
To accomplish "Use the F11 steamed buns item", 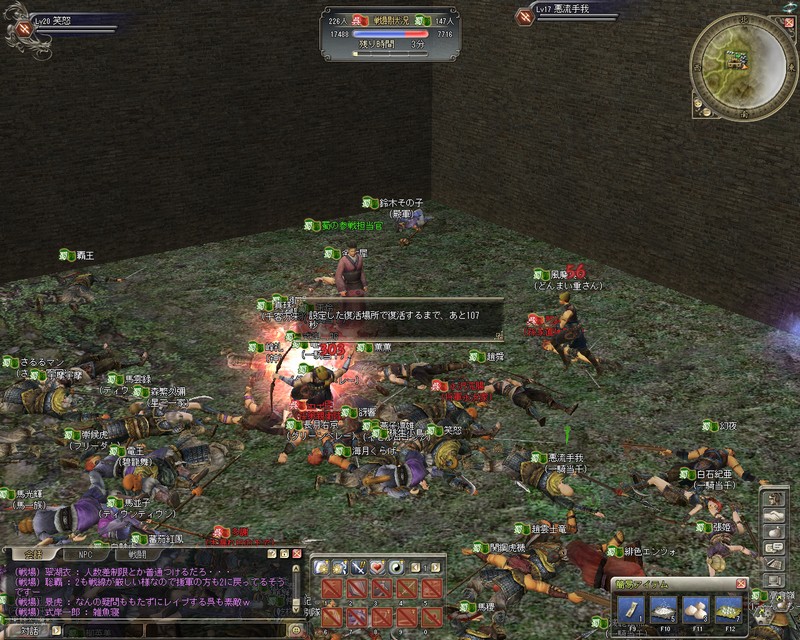I will pyautogui.click(x=694, y=607).
